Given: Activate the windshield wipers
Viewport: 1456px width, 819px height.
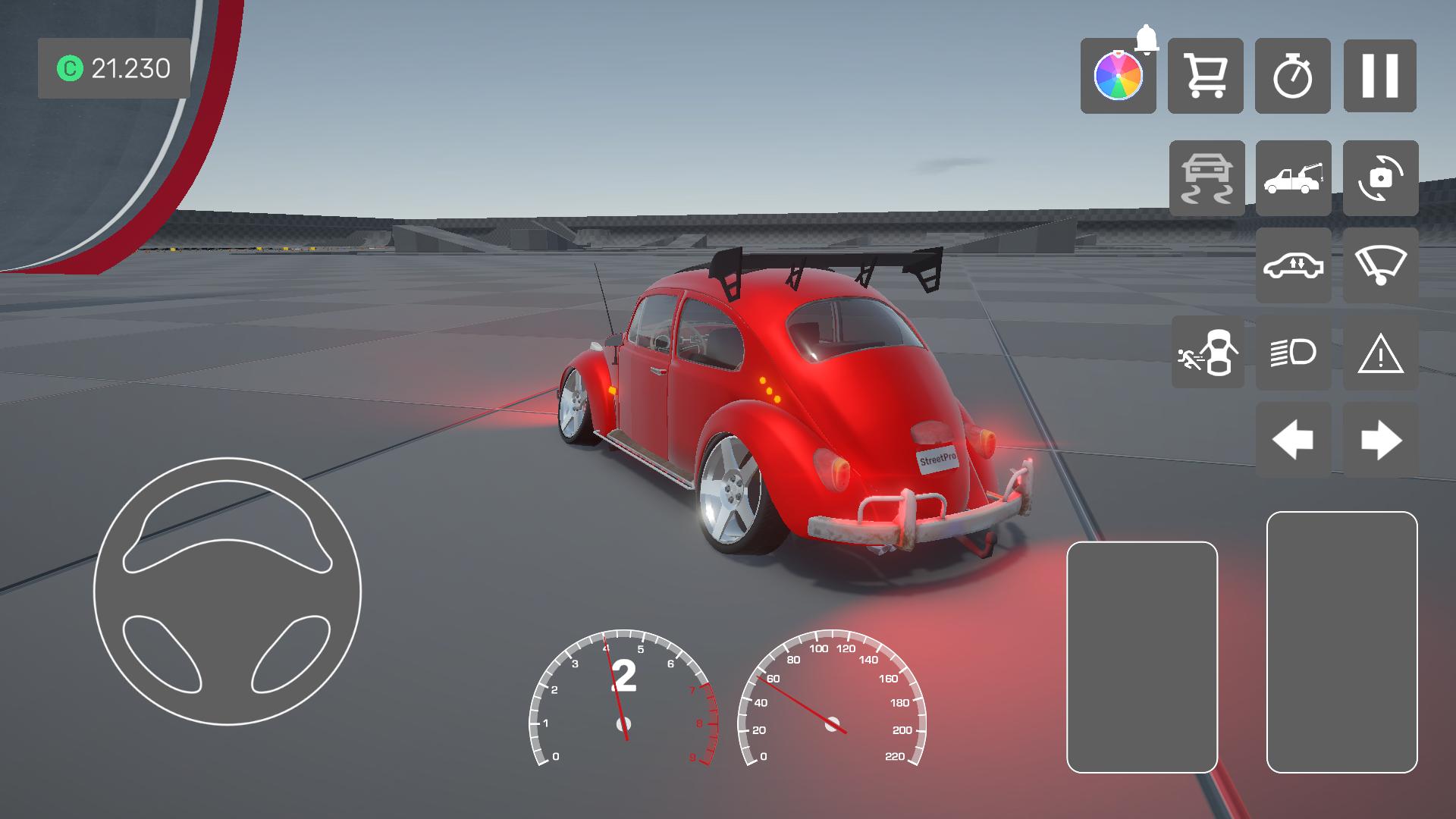Looking at the screenshot, I should tap(1380, 265).
